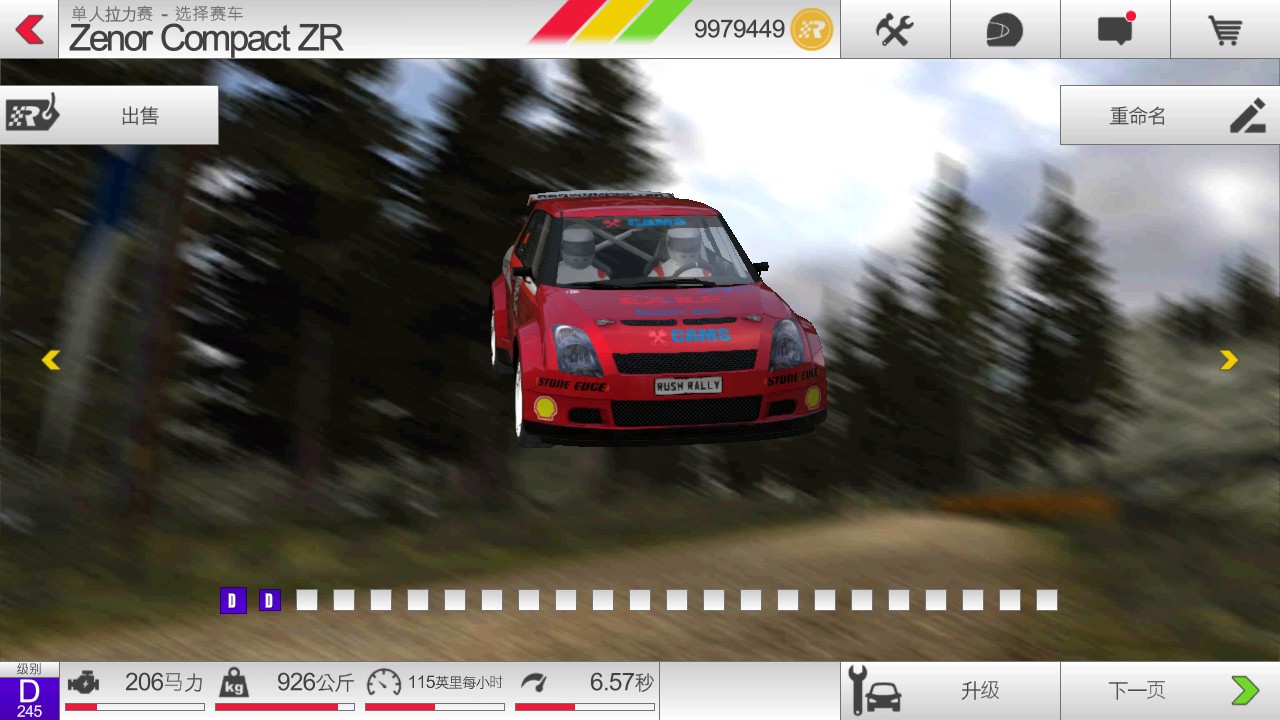Image resolution: width=1280 pixels, height=720 pixels.
Task: Open the chat messages icon
Action: click(1114, 30)
